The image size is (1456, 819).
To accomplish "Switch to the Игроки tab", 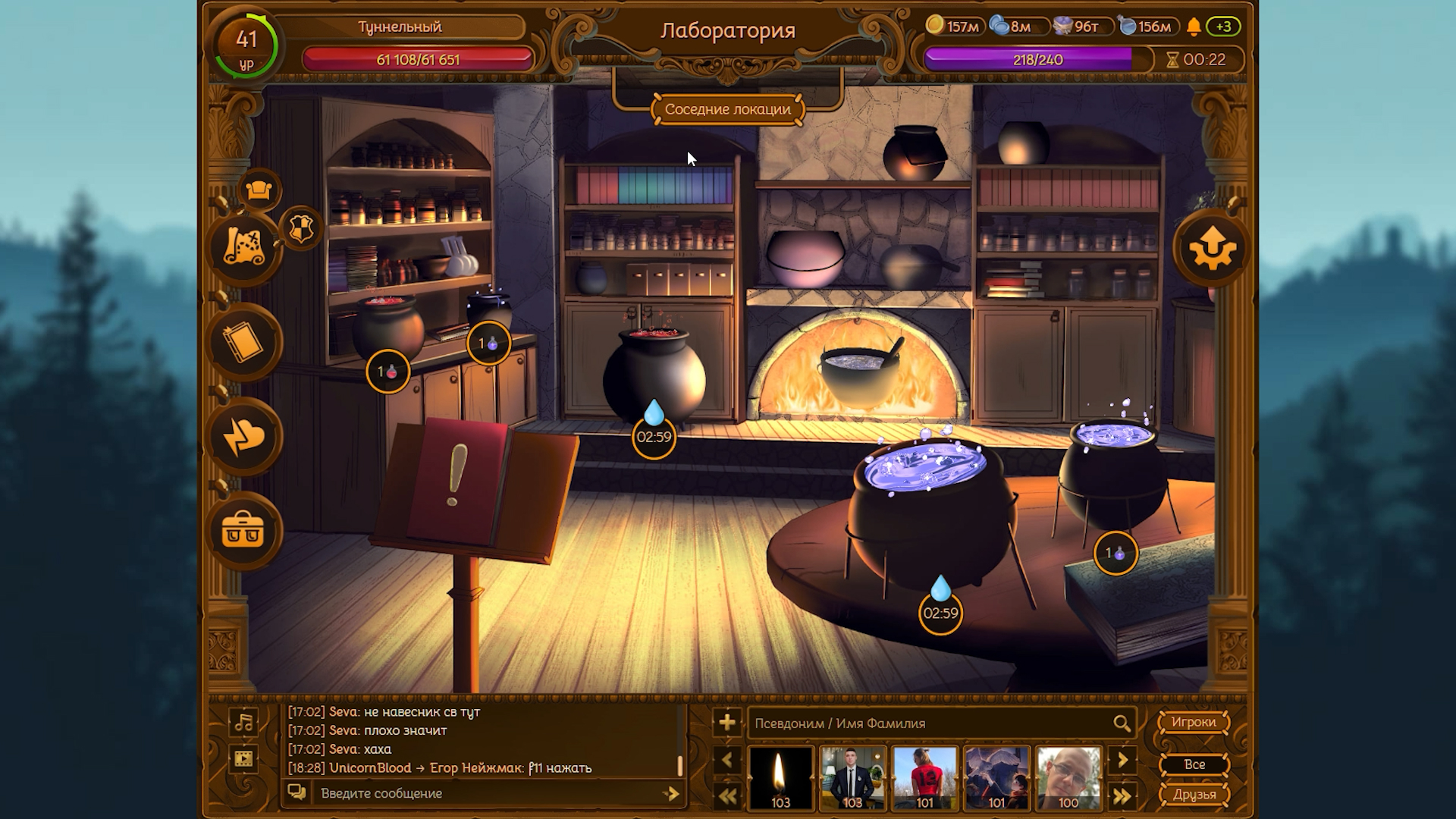I will click(1194, 722).
